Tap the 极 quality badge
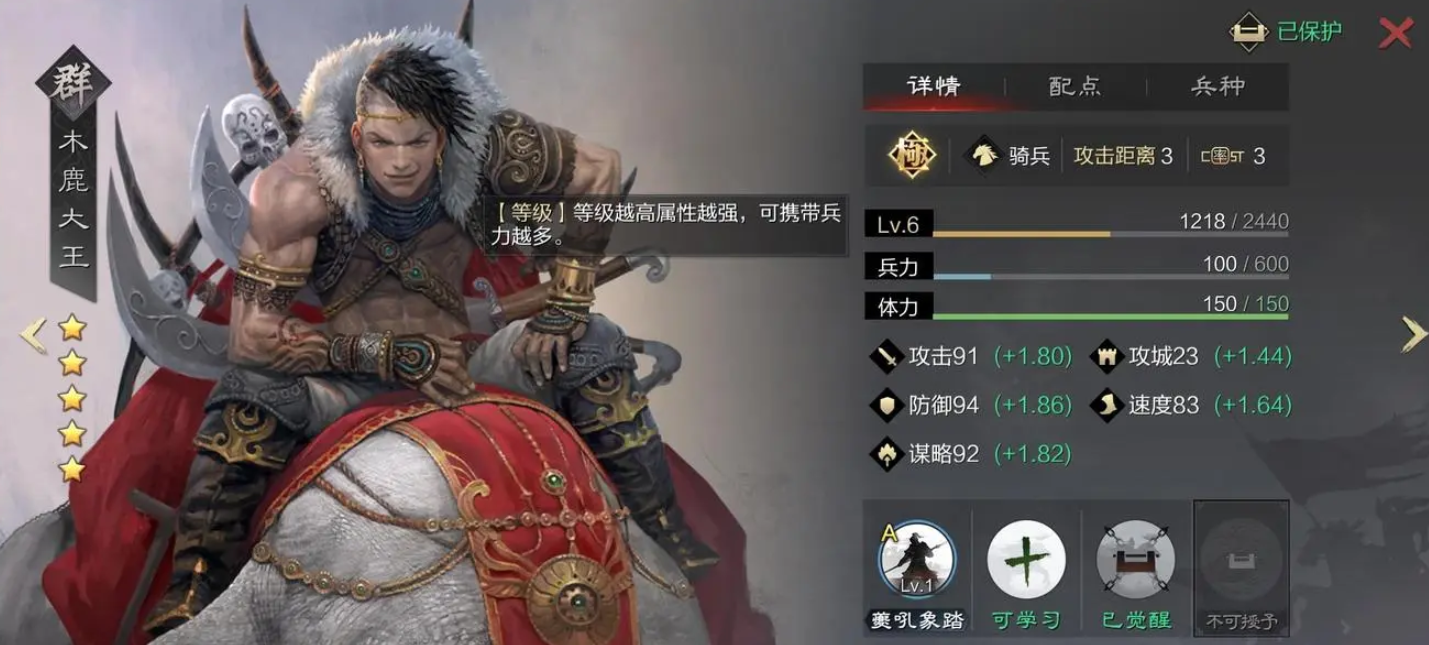Screen dimensions: 1429x645 (x=912, y=156)
